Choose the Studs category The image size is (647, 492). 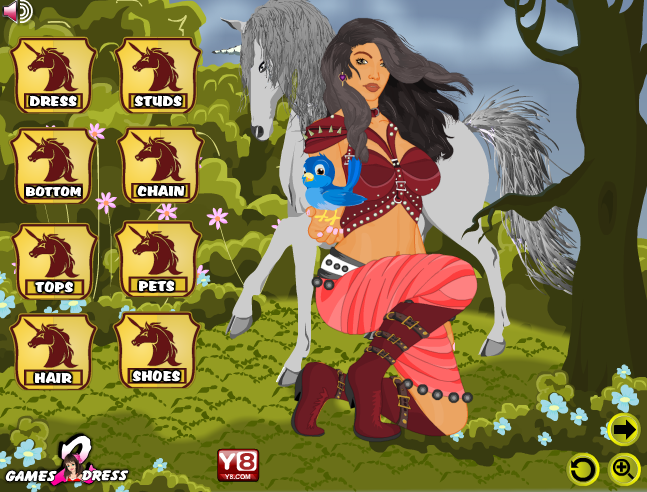(x=158, y=76)
